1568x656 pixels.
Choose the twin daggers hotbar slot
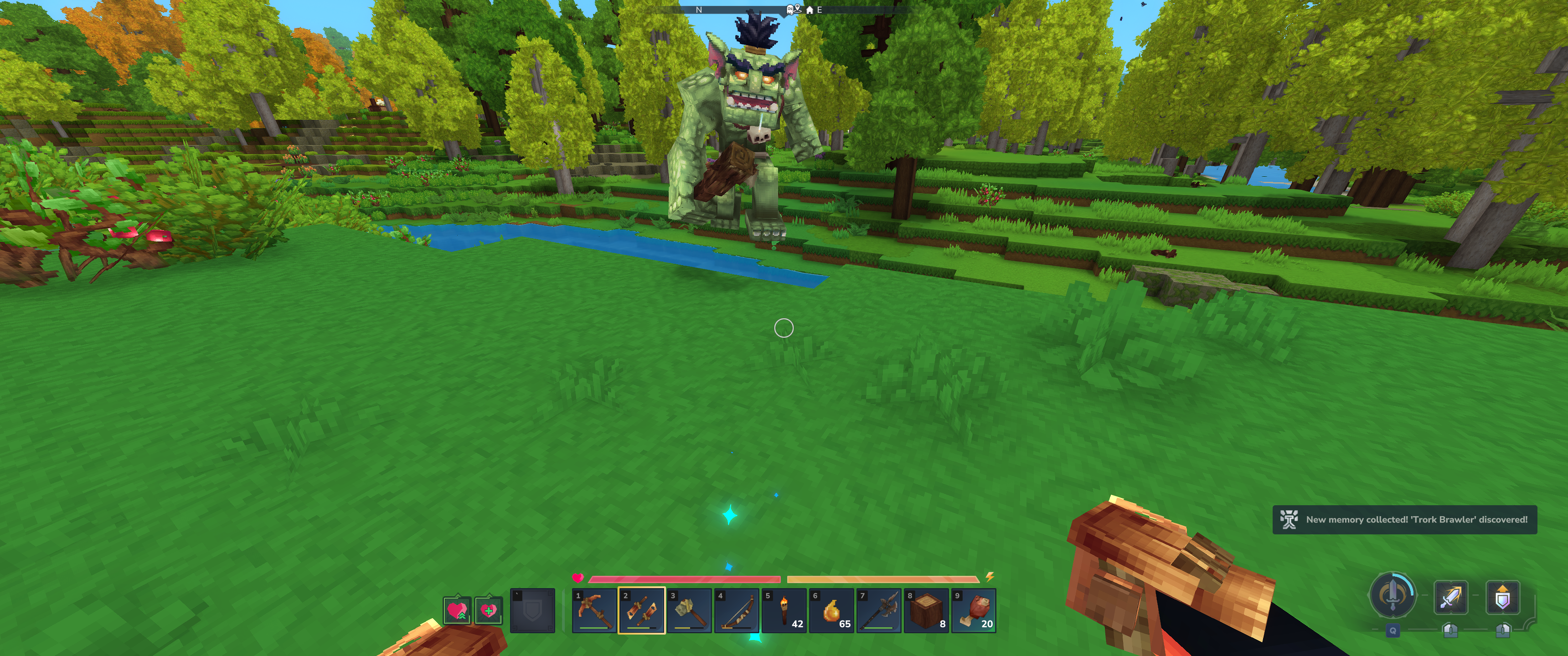pyautogui.click(x=642, y=610)
